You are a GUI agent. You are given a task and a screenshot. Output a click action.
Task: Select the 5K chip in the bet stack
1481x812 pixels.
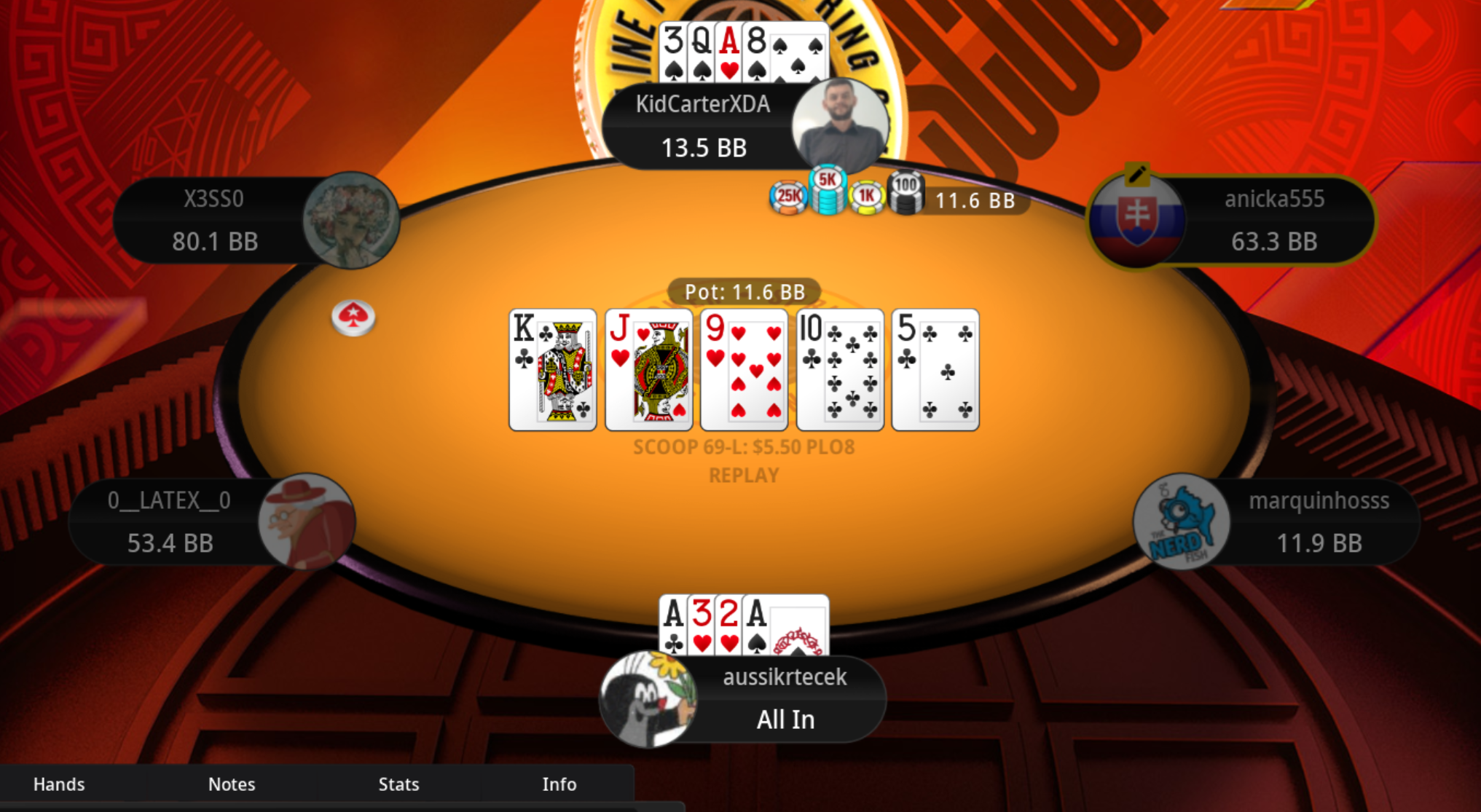coord(829,189)
